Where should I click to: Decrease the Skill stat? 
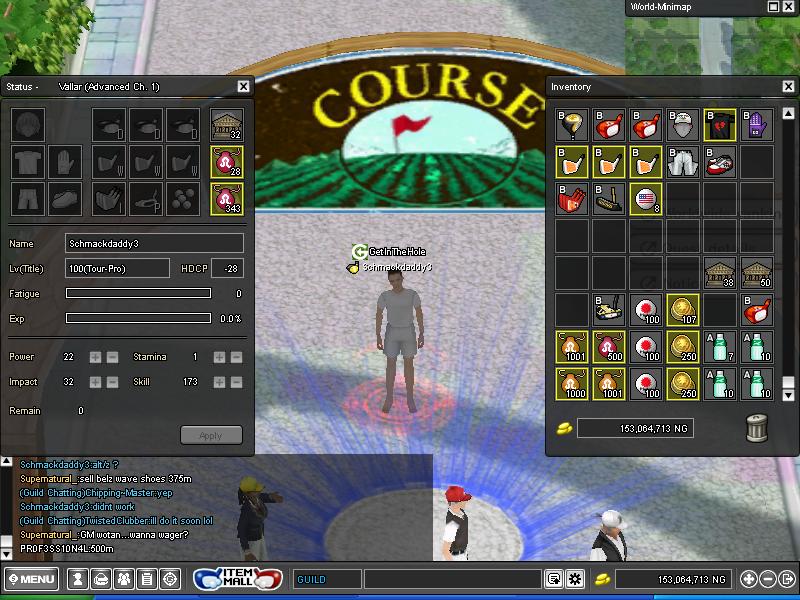(x=237, y=383)
